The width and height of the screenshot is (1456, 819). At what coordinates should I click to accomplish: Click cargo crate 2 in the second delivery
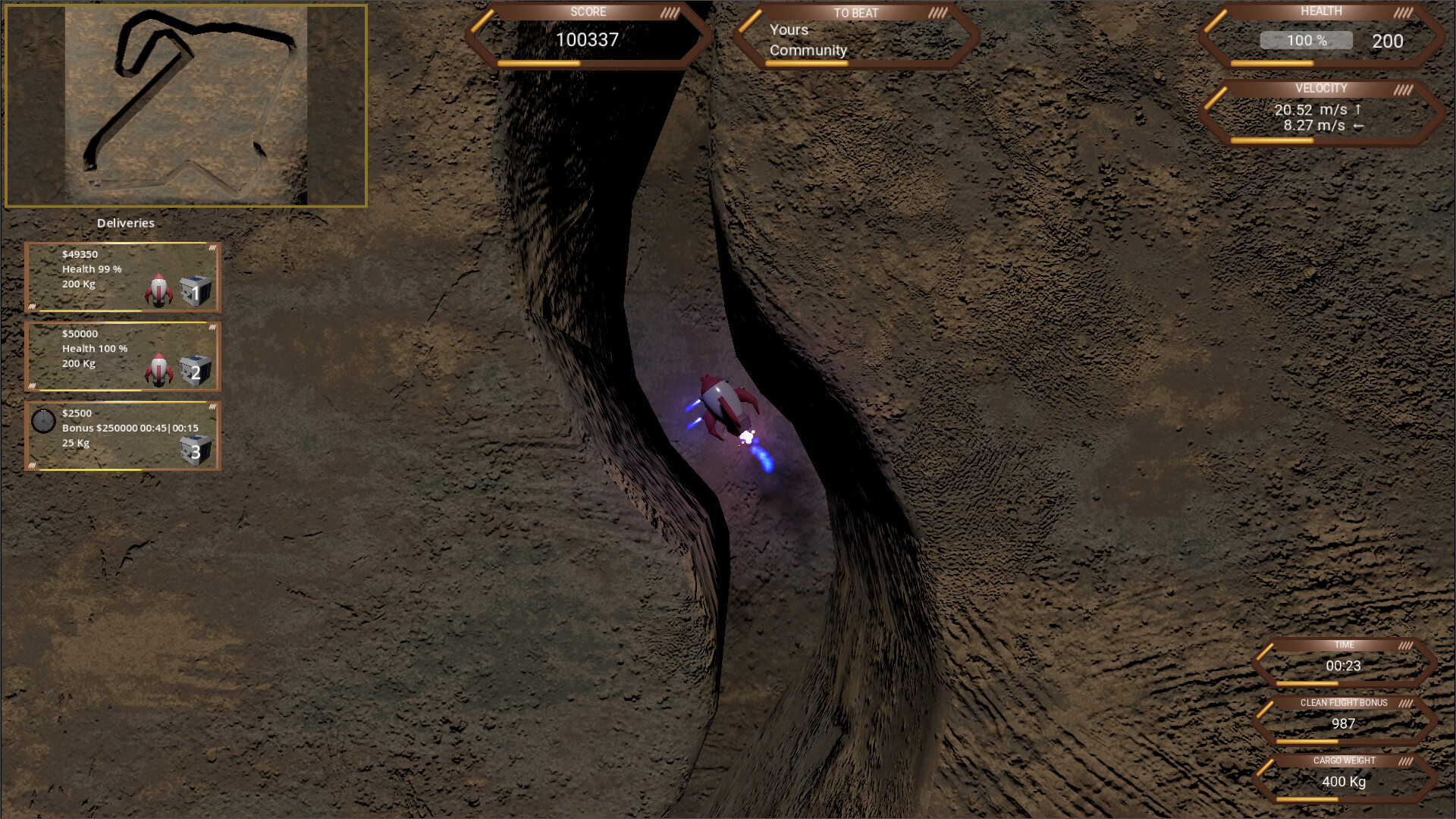(x=195, y=370)
